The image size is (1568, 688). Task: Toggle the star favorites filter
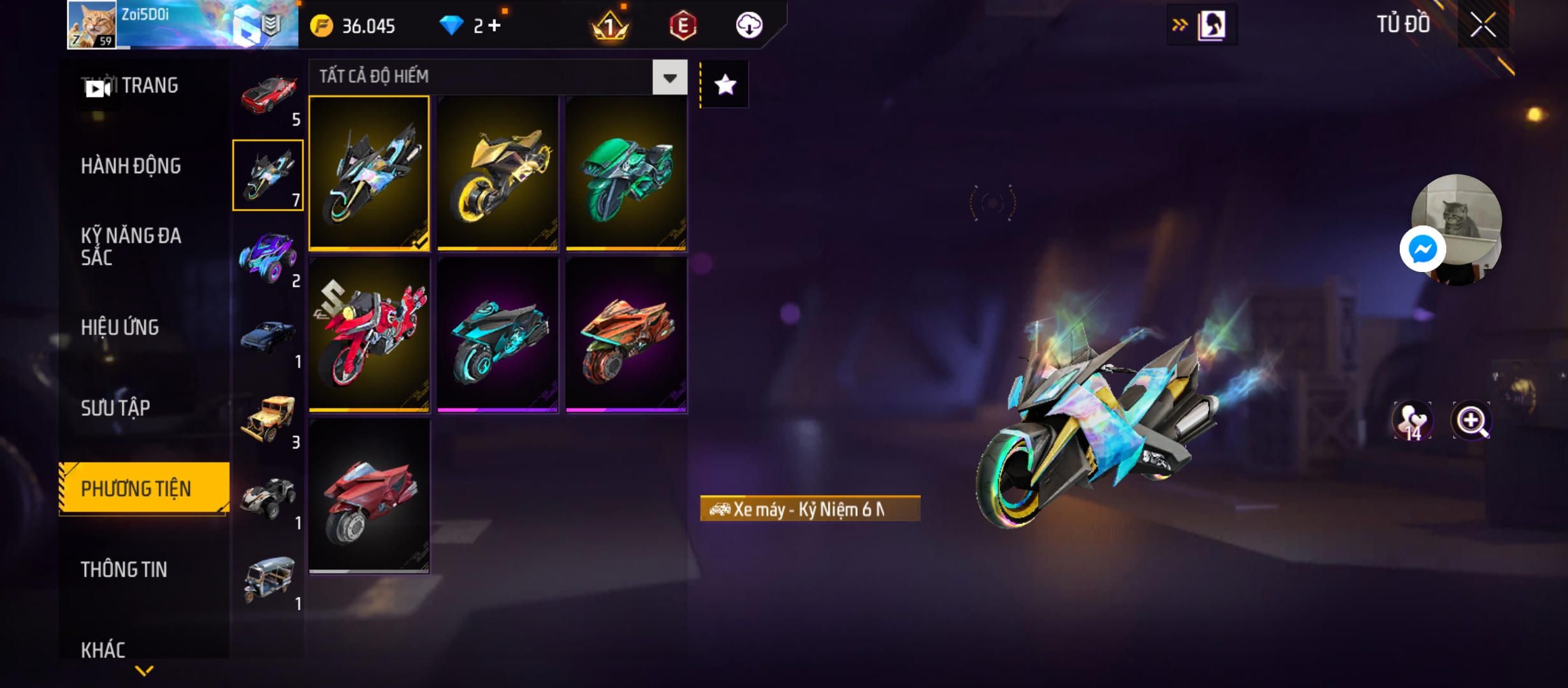[x=725, y=85]
